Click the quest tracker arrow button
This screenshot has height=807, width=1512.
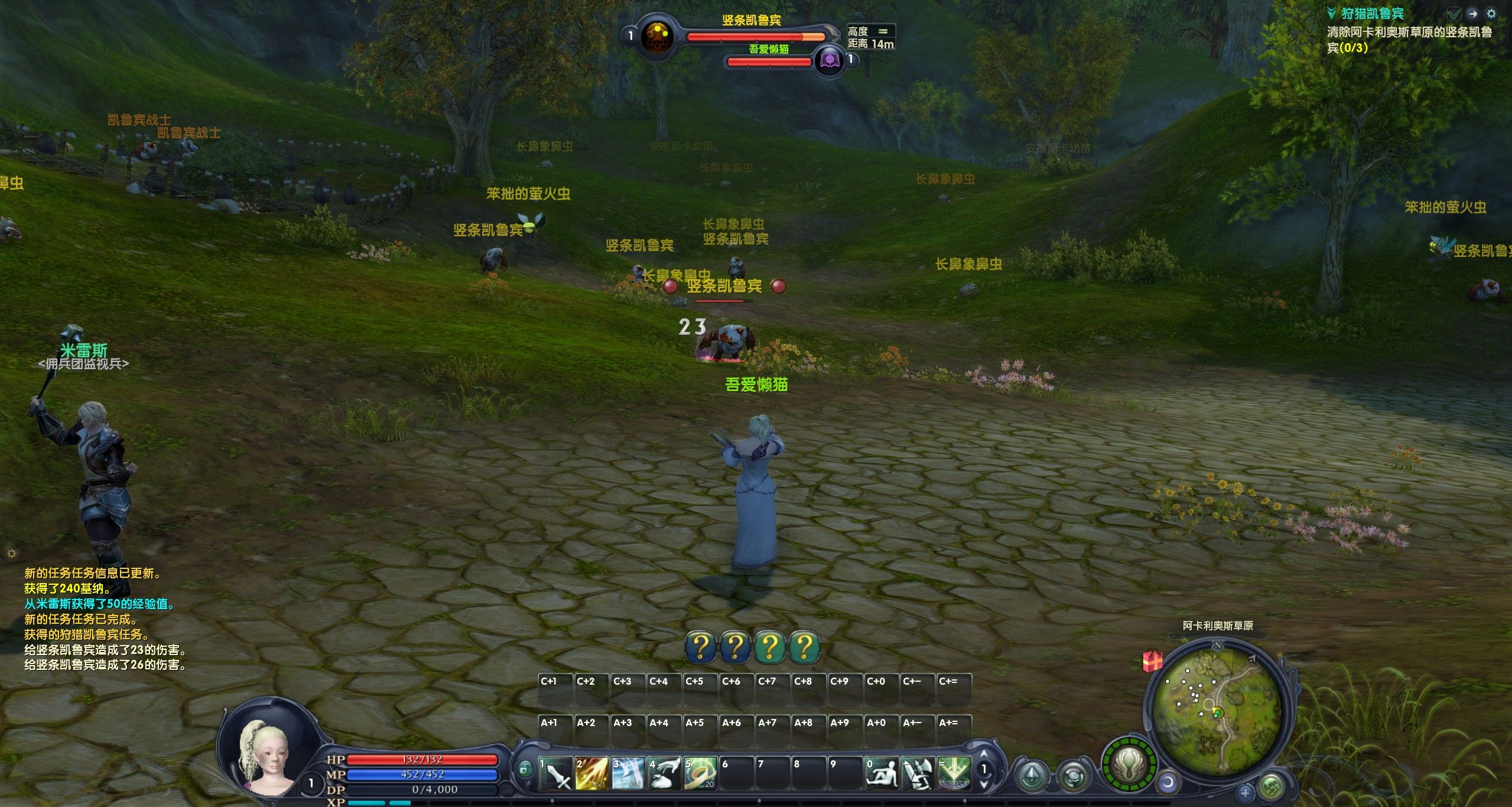(1473, 13)
